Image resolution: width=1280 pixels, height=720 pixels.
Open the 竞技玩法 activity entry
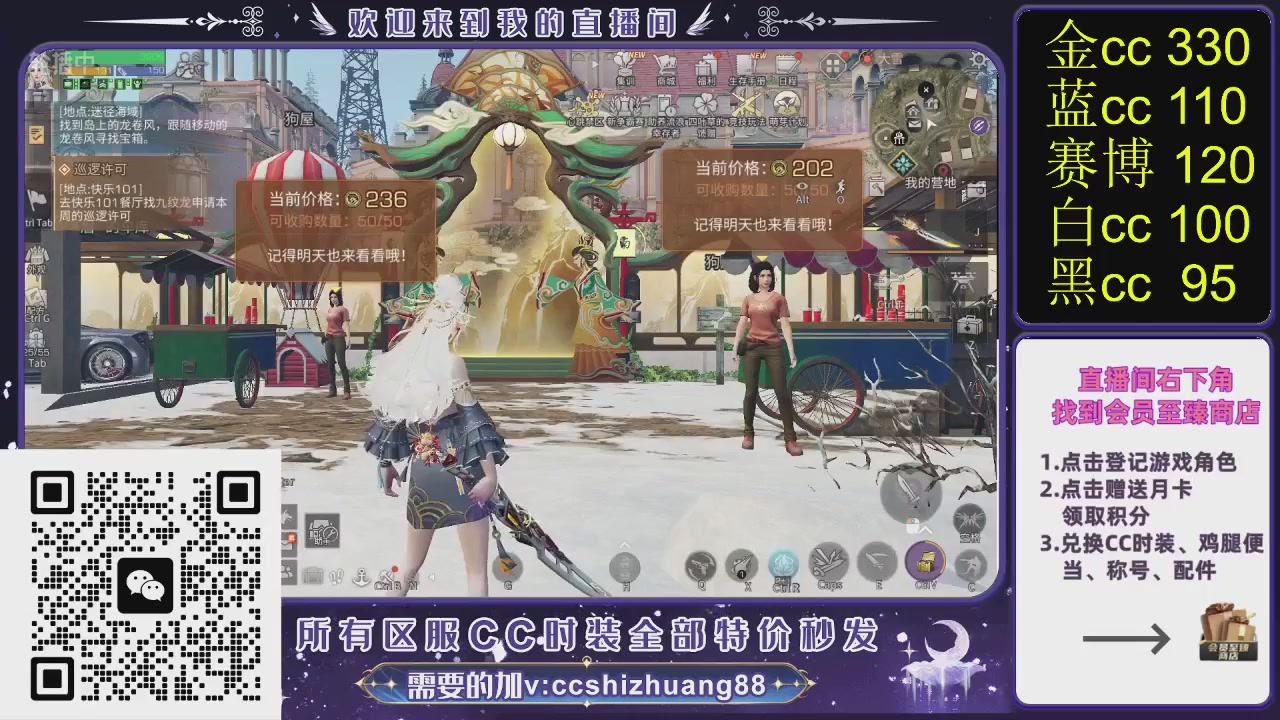[746, 105]
